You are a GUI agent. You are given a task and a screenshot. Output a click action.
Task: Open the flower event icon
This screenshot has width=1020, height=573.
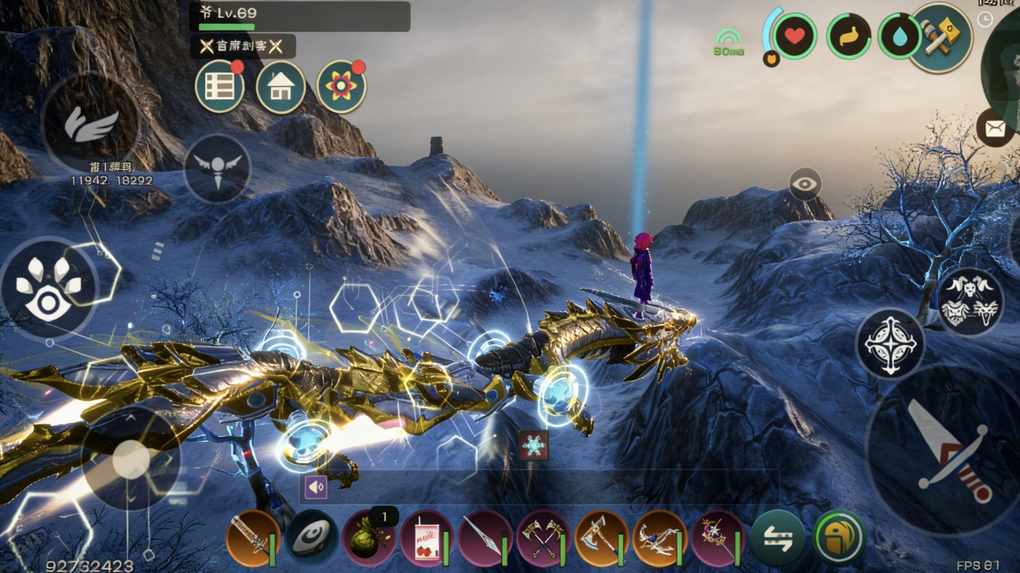coord(341,87)
